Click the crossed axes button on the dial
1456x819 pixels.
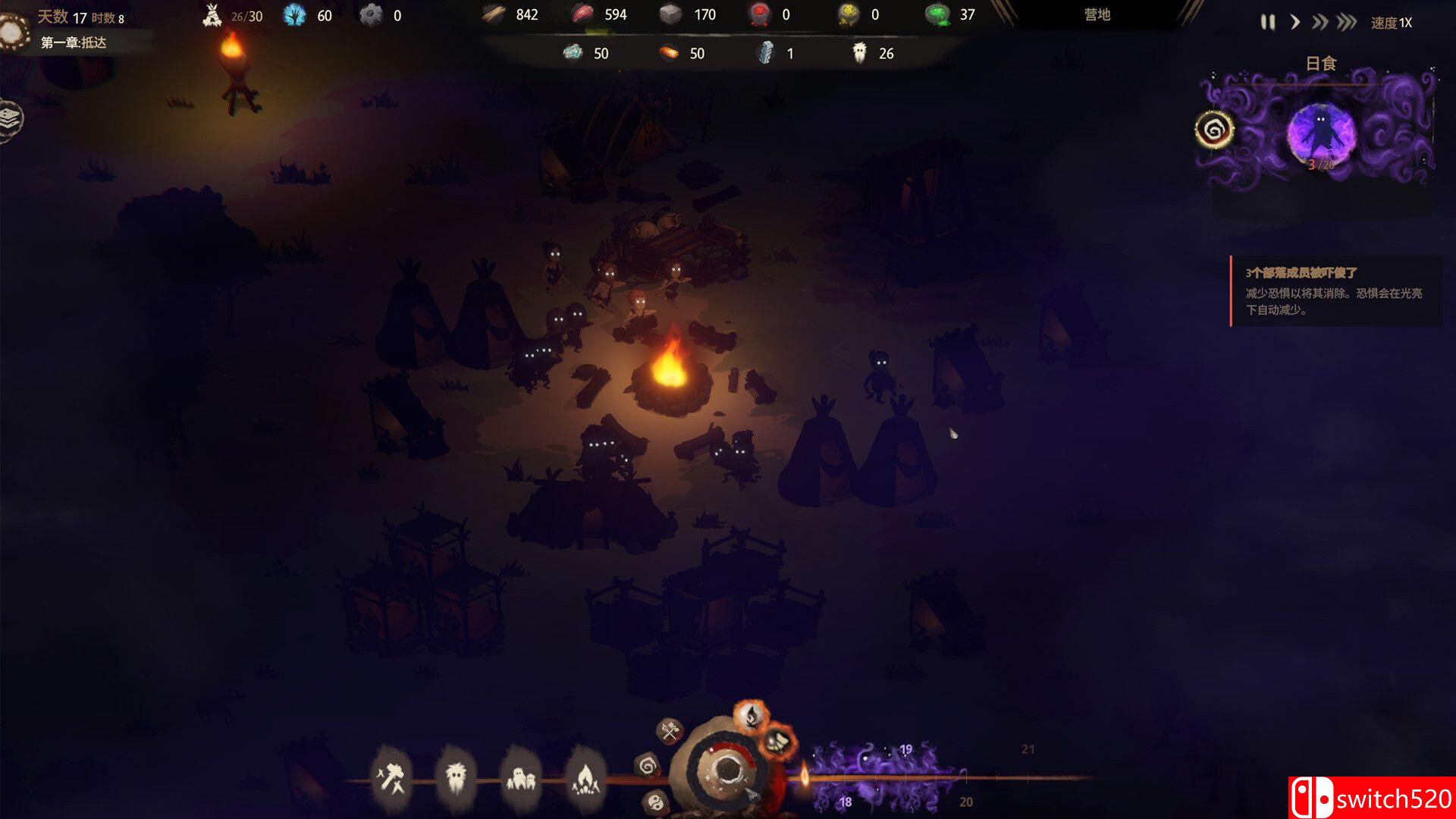[670, 731]
